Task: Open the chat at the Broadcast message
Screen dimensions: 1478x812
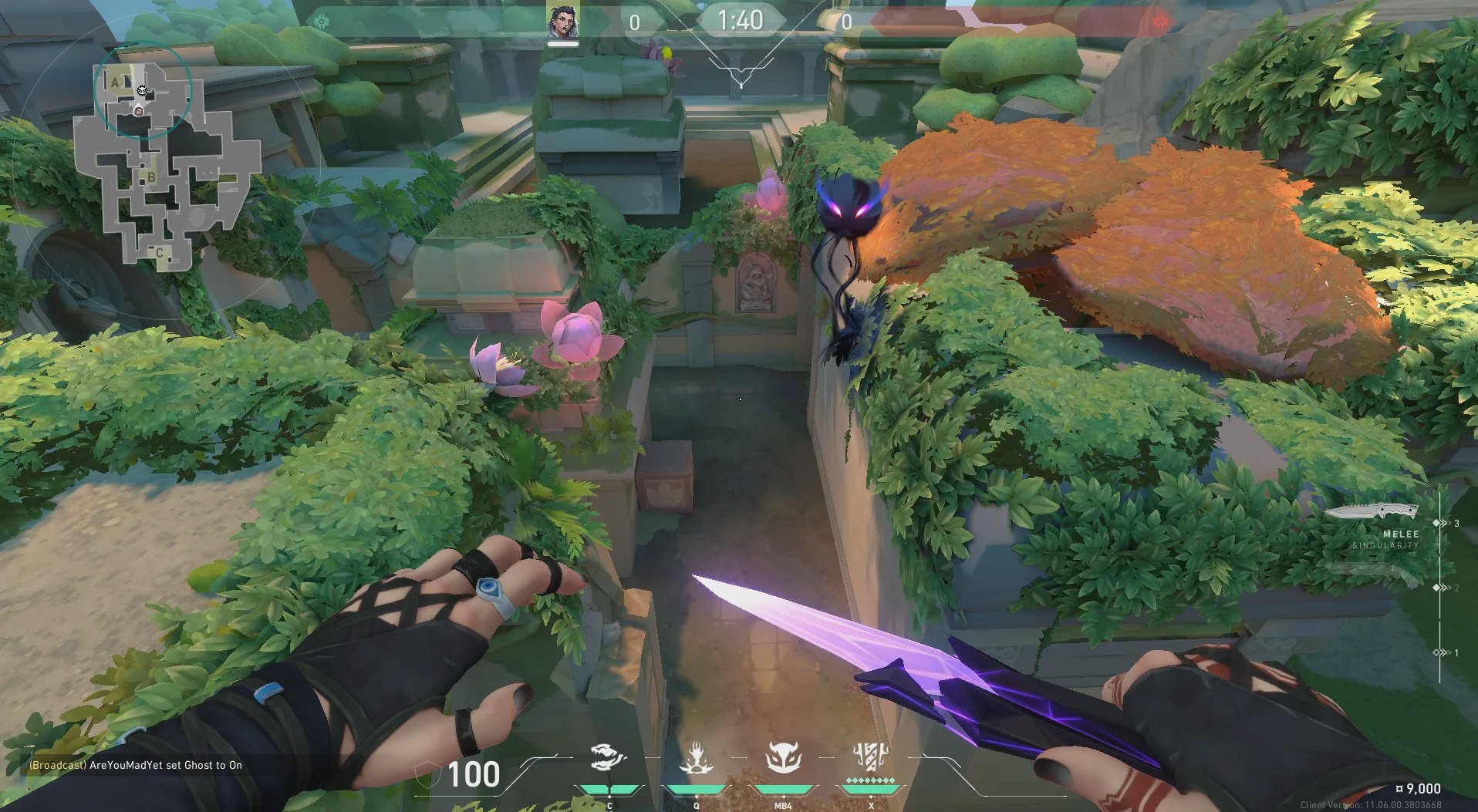Action: pyautogui.click(x=136, y=765)
